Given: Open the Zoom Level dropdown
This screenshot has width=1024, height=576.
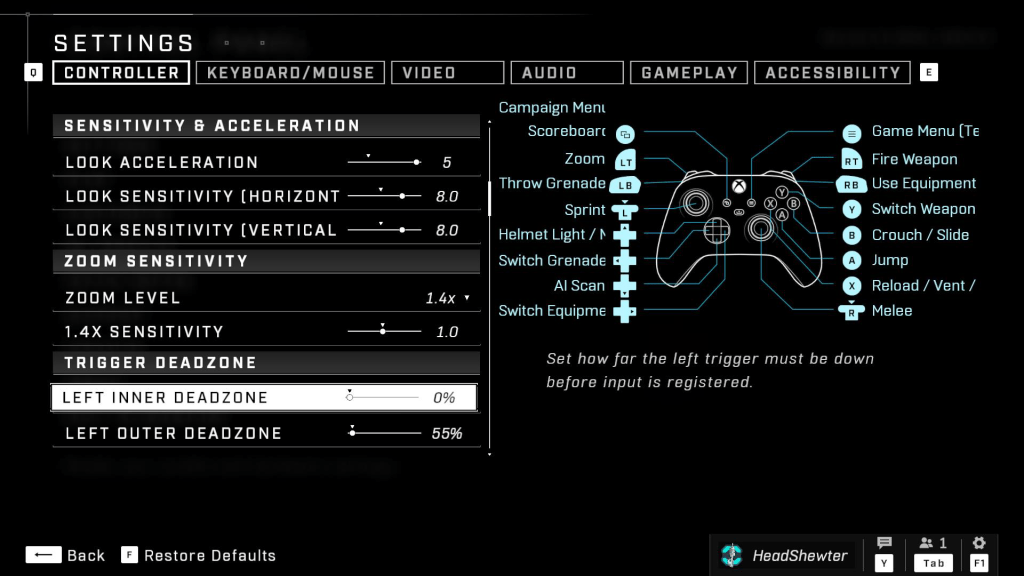Looking at the screenshot, I should (447, 298).
